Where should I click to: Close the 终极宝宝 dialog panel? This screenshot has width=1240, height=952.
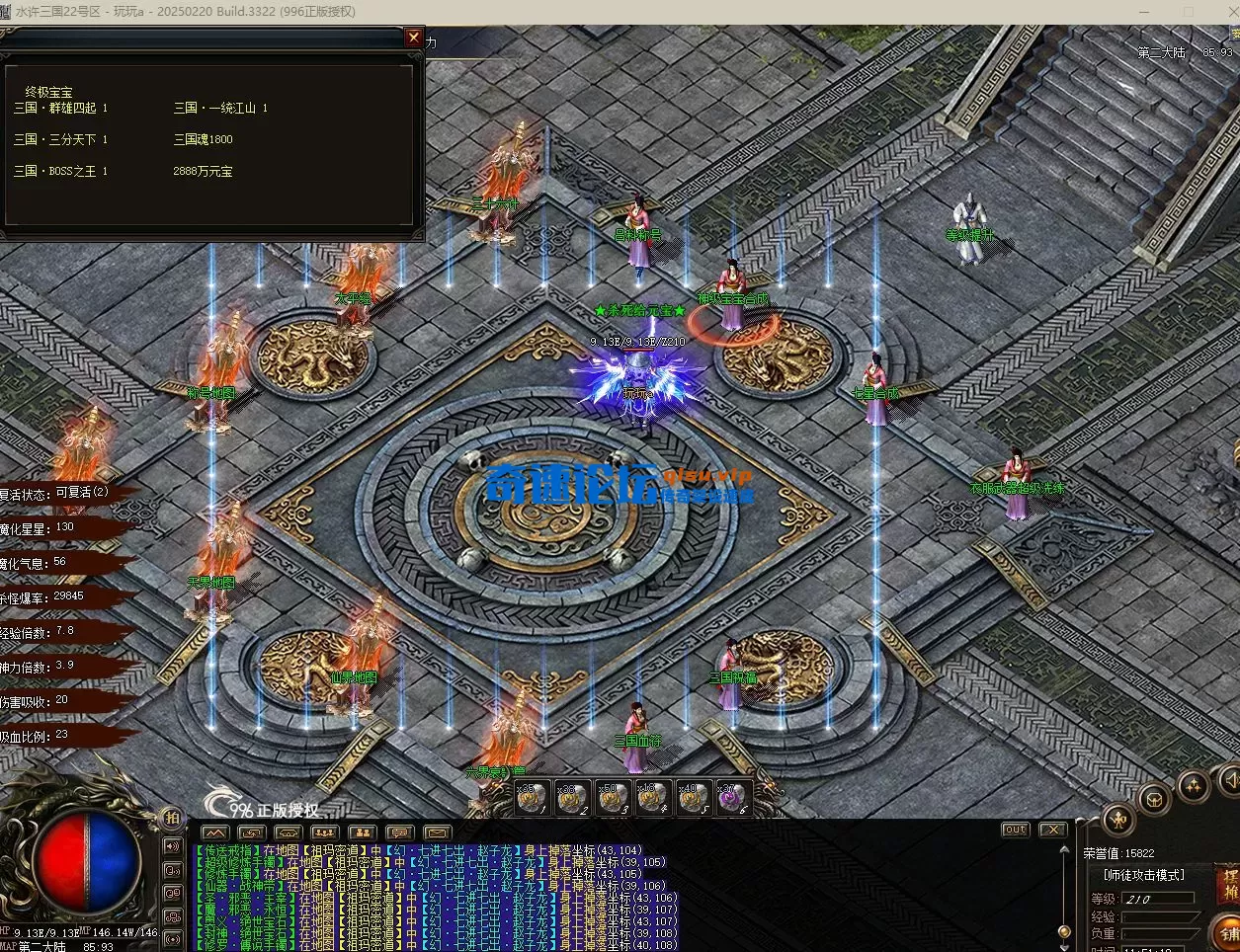coord(414,38)
